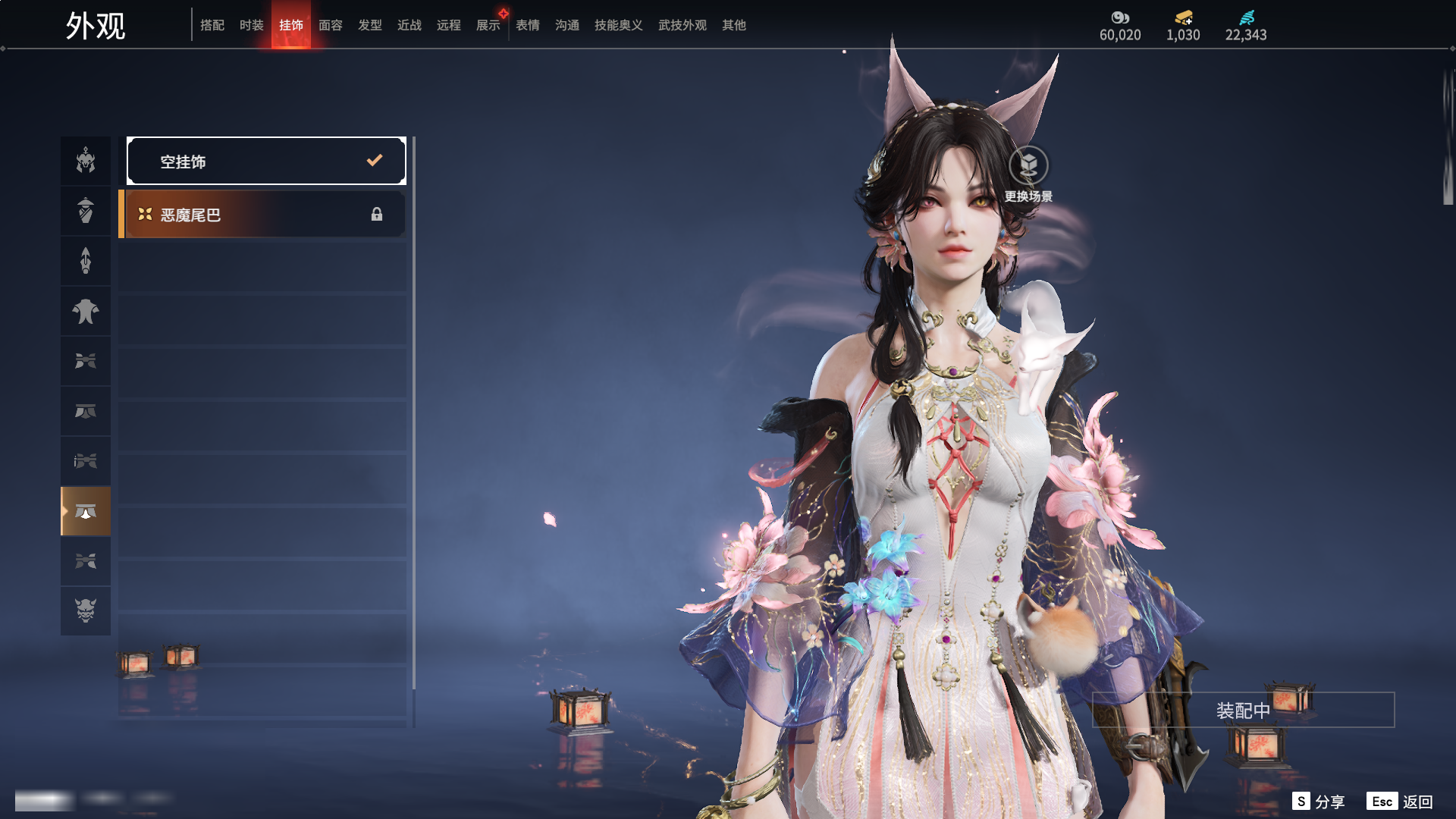Return with the 返回 button

[1400, 802]
